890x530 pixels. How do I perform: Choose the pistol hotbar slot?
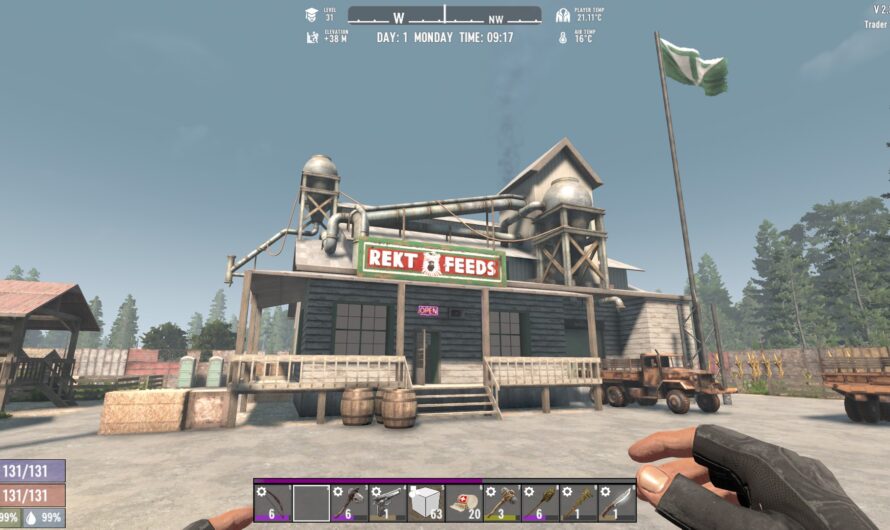pos(387,502)
